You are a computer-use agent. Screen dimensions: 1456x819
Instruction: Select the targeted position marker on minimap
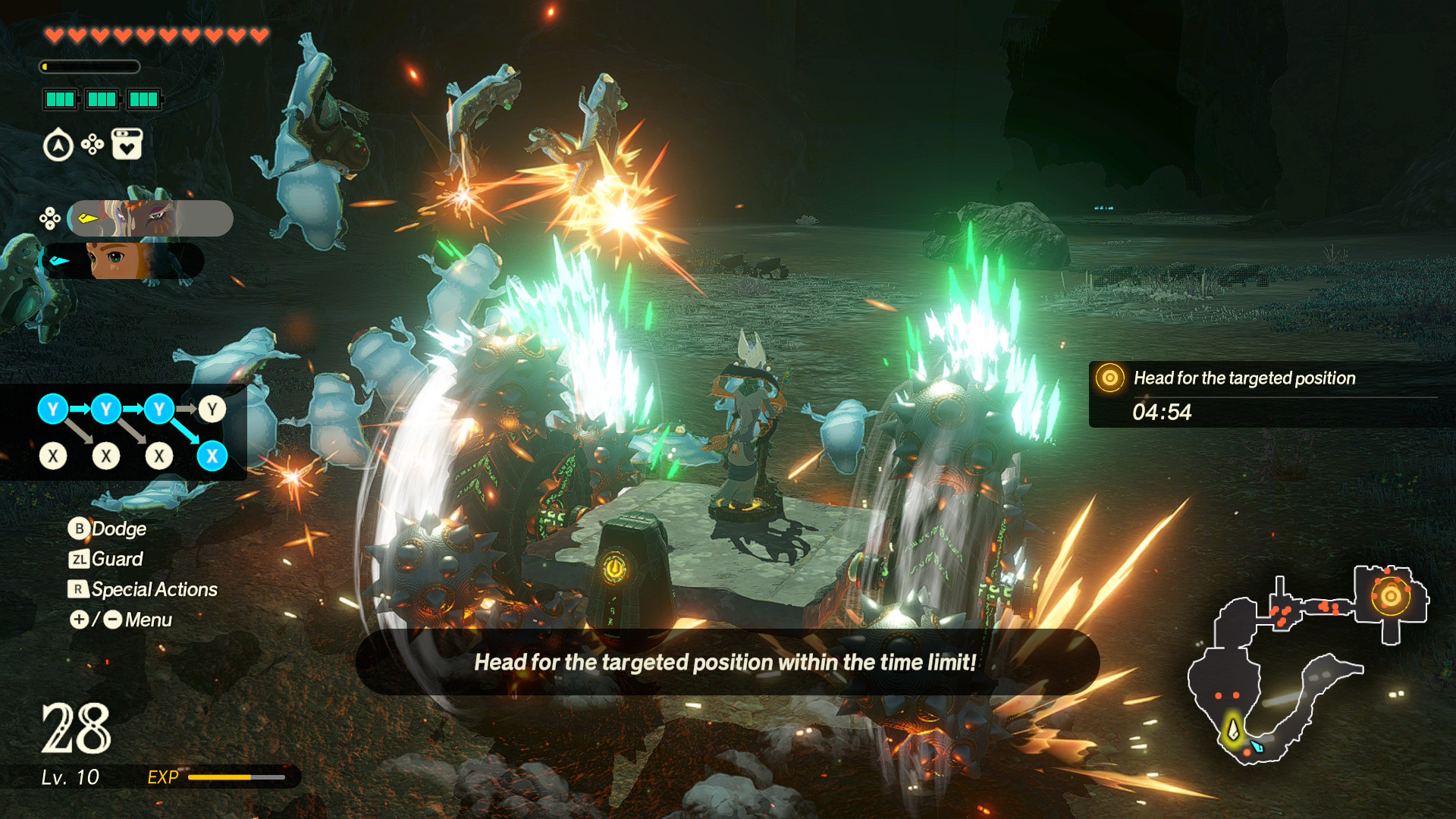1390,596
